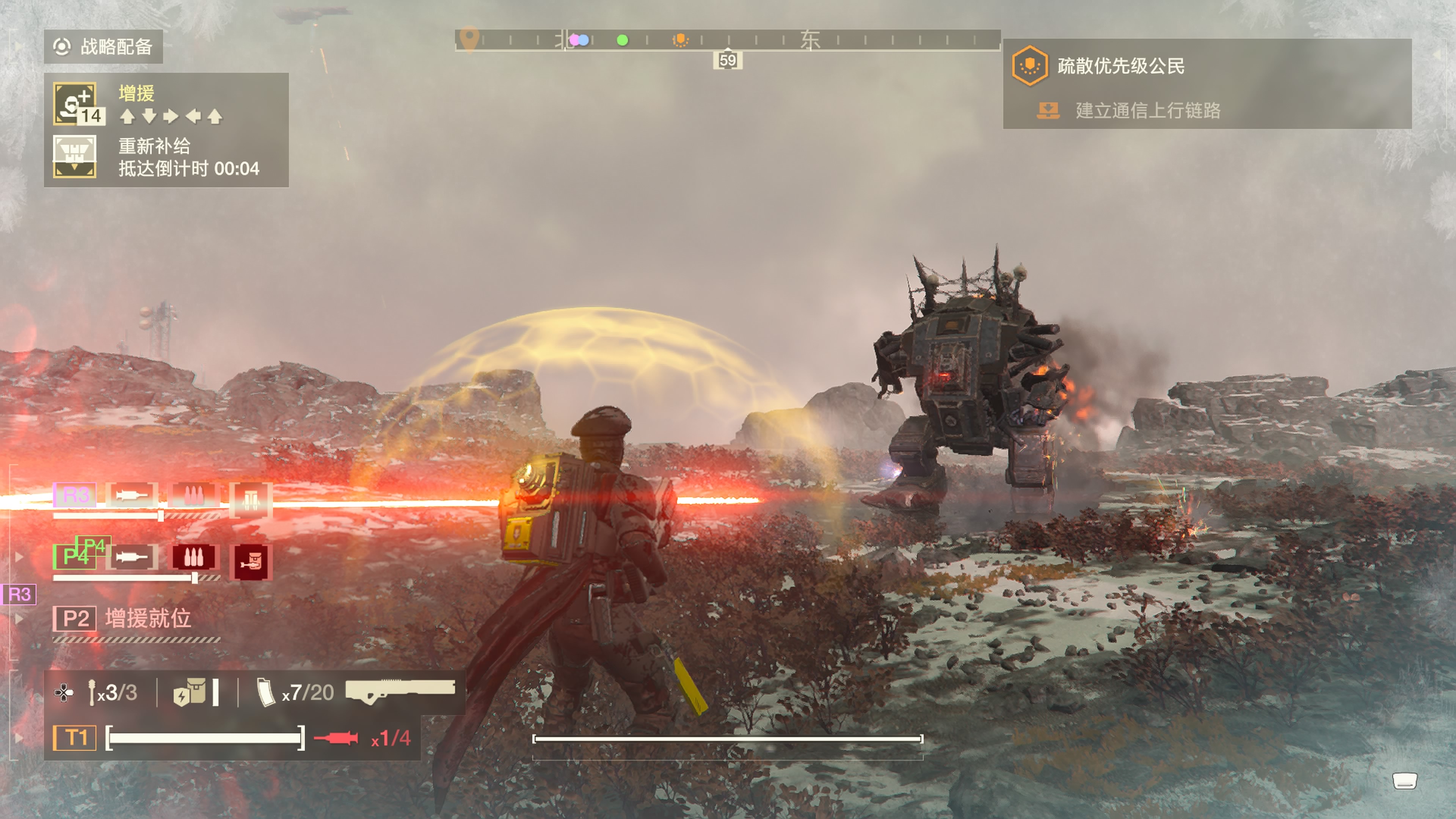Click the green player dot on compass
This screenshot has width=1456, height=819.
pos(622,40)
